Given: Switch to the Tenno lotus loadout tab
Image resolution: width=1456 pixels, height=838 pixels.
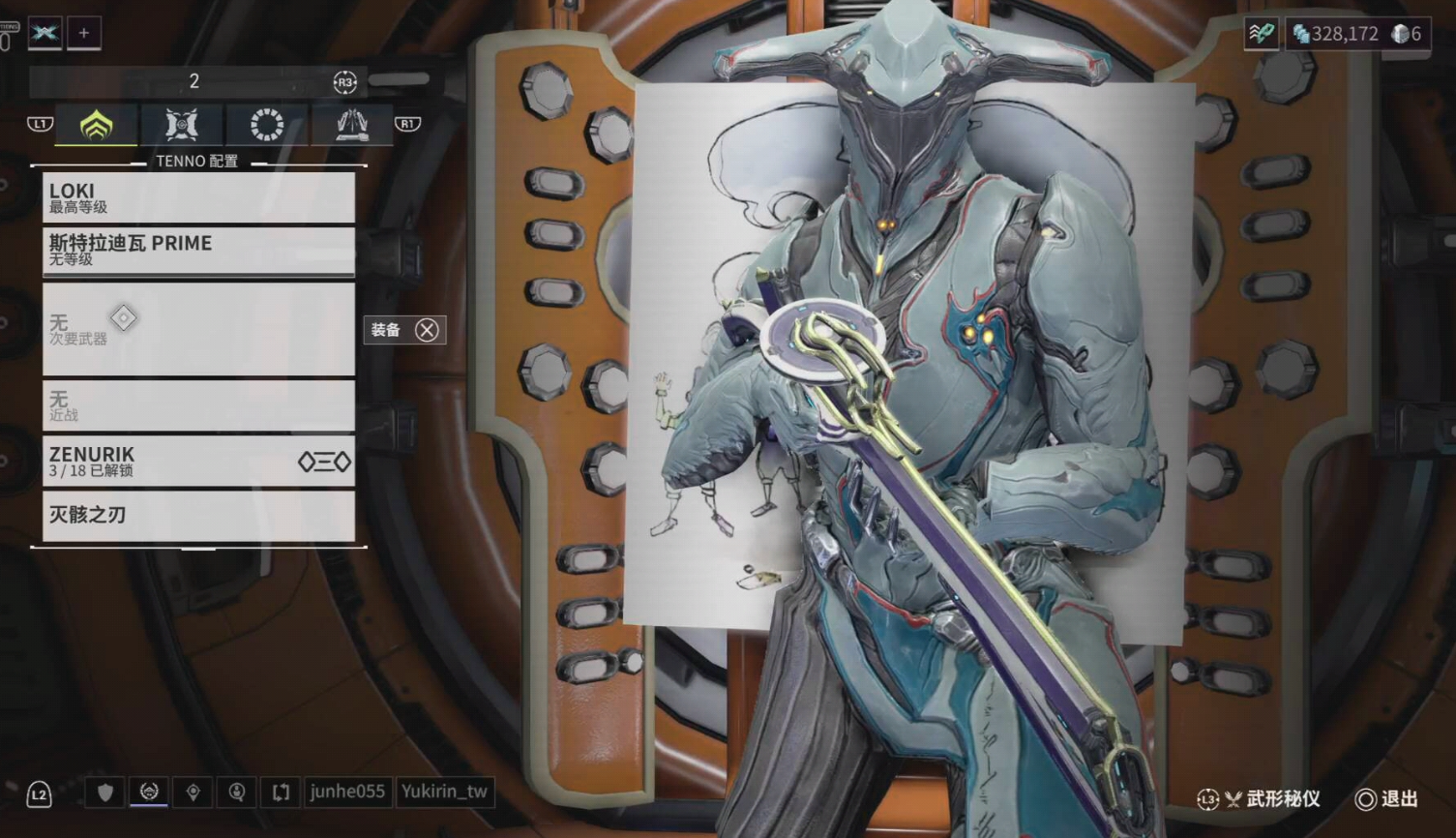Looking at the screenshot, I should point(96,125).
